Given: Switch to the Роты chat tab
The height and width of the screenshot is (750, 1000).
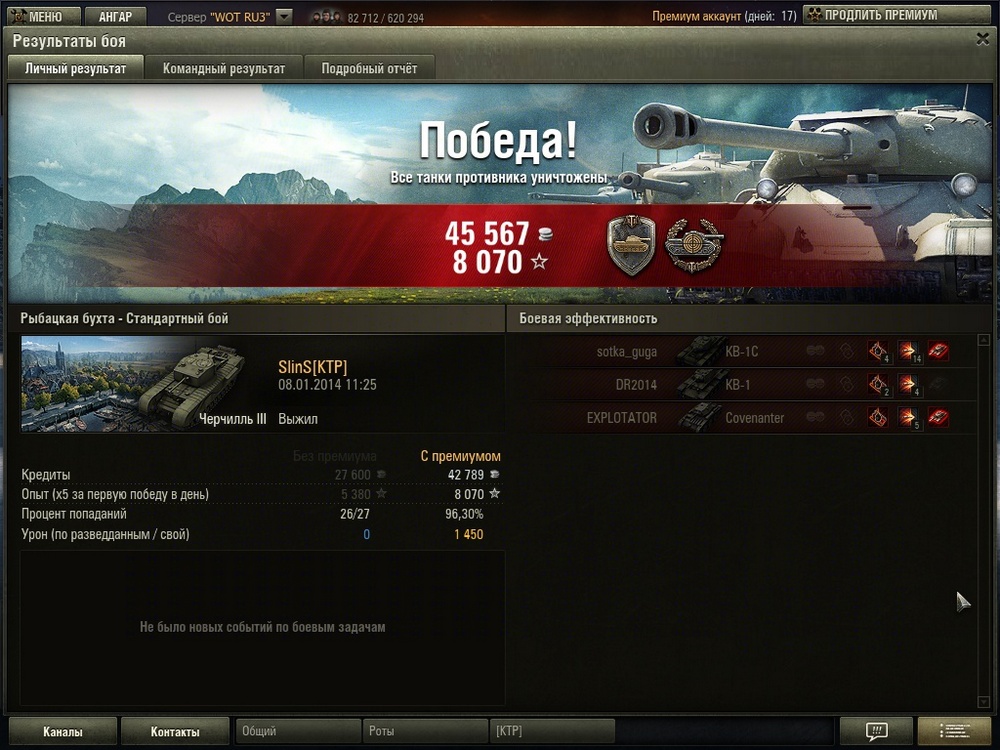Looking at the screenshot, I should click(x=424, y=732).
